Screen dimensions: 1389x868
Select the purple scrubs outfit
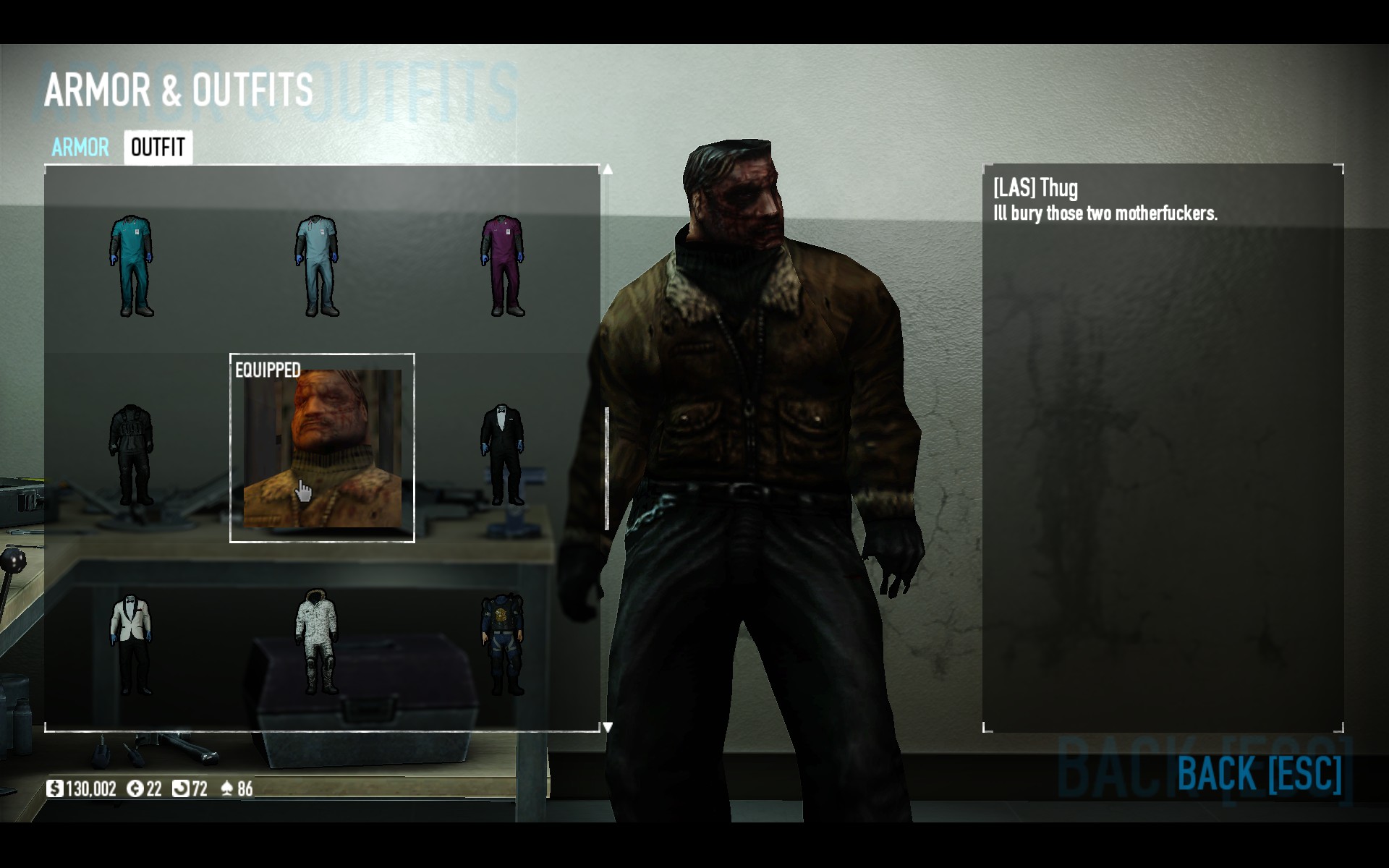(x=503, y=265)
